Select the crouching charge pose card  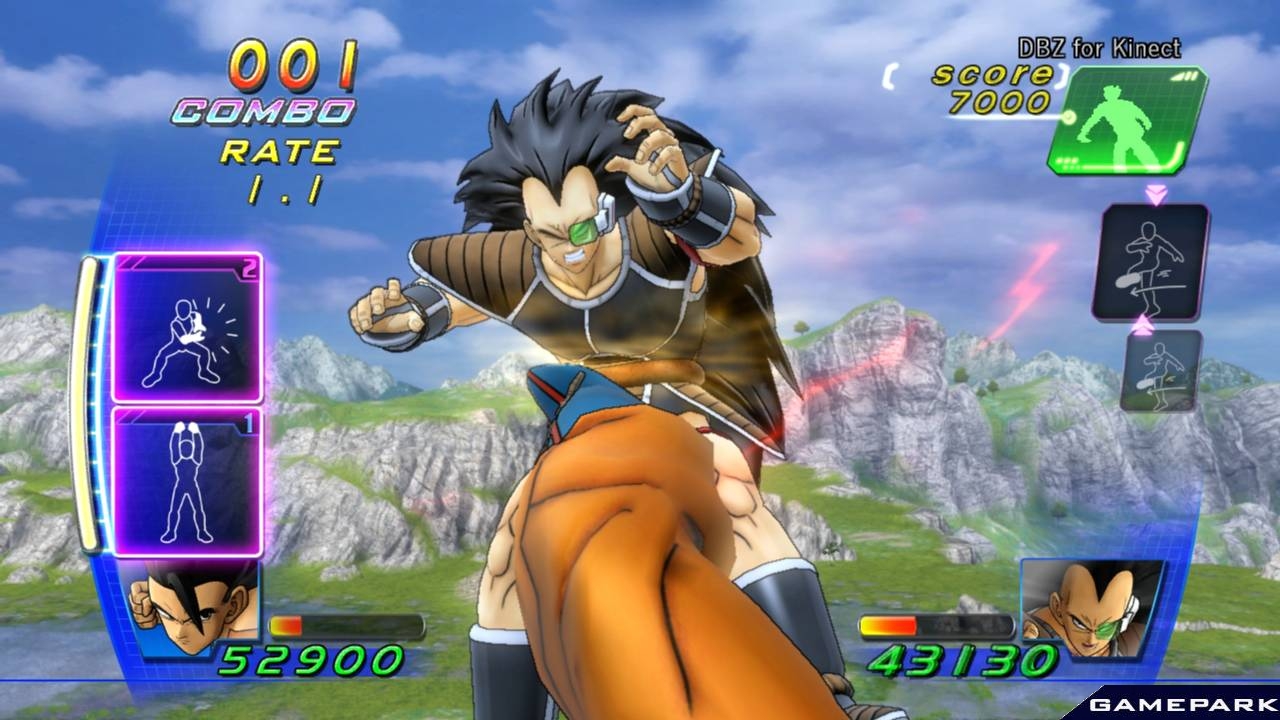[x=187, y=328]
